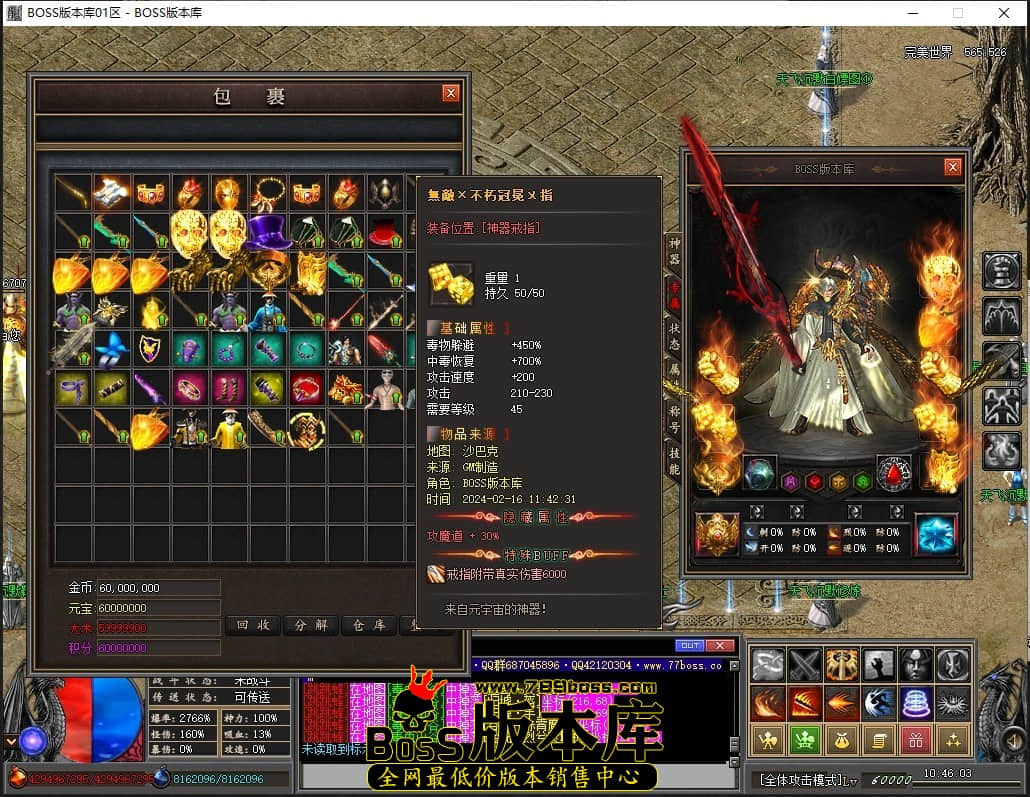Screen dimensions: 1030x797
Task: Open the 技能 skills tab
Action: [x=674, y=463]
